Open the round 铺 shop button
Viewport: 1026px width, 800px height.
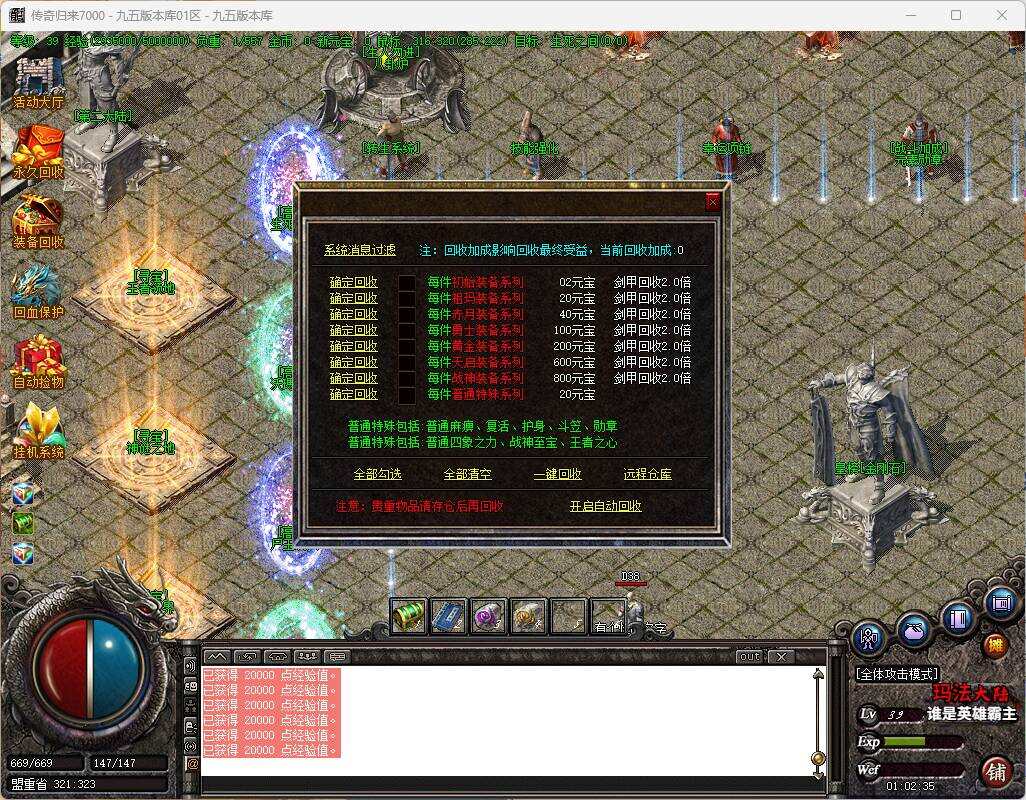click(995, 771)
